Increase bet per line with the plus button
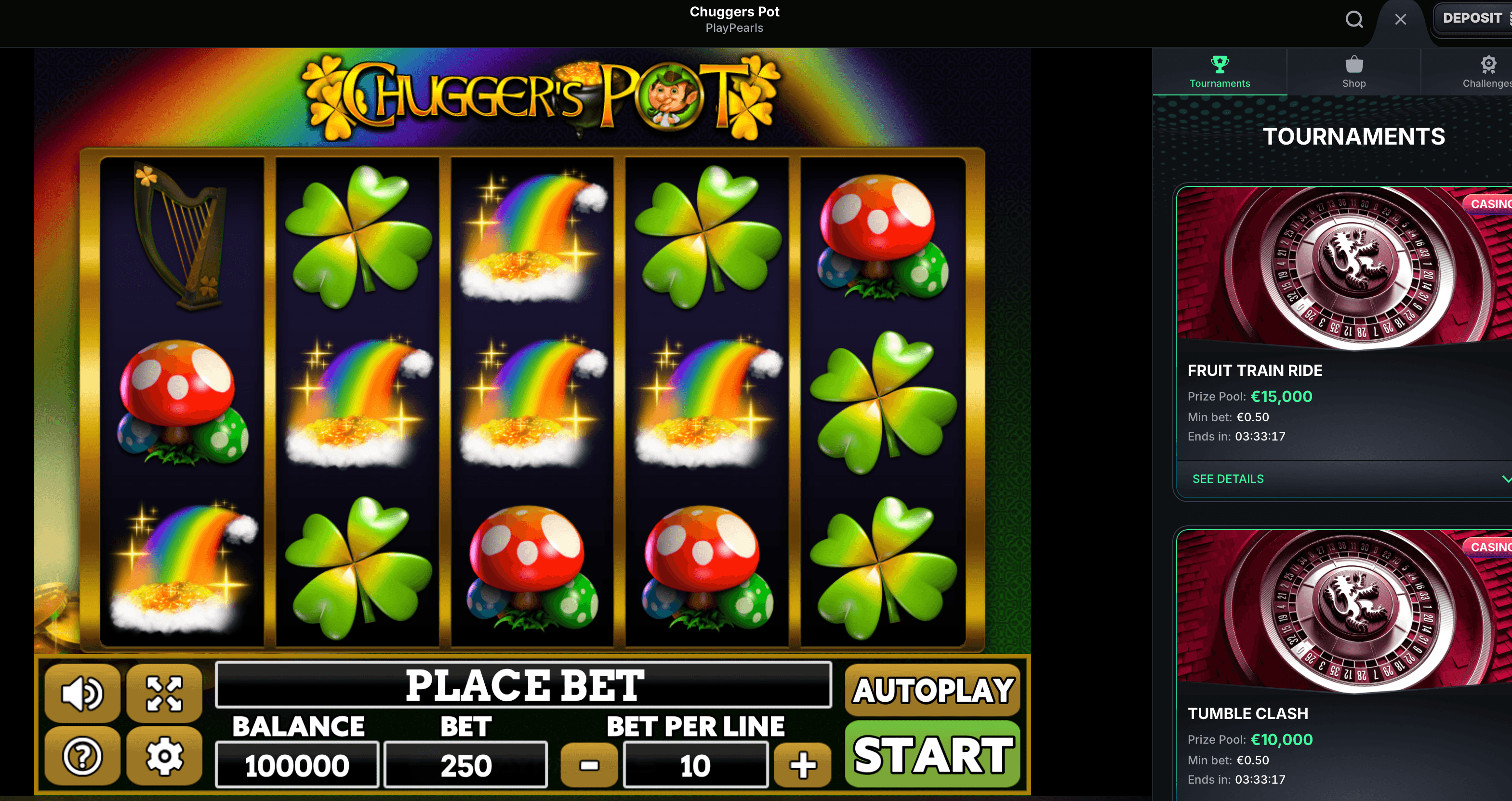 coord(802,764)
